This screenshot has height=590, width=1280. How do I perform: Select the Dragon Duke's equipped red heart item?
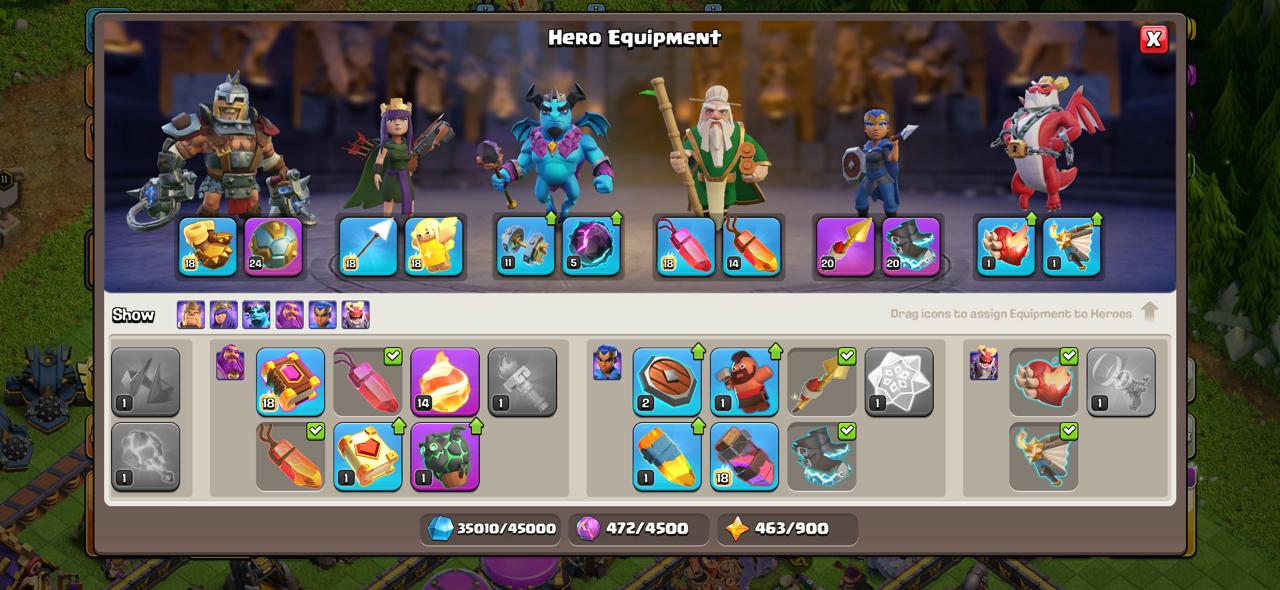point(1006,246)
